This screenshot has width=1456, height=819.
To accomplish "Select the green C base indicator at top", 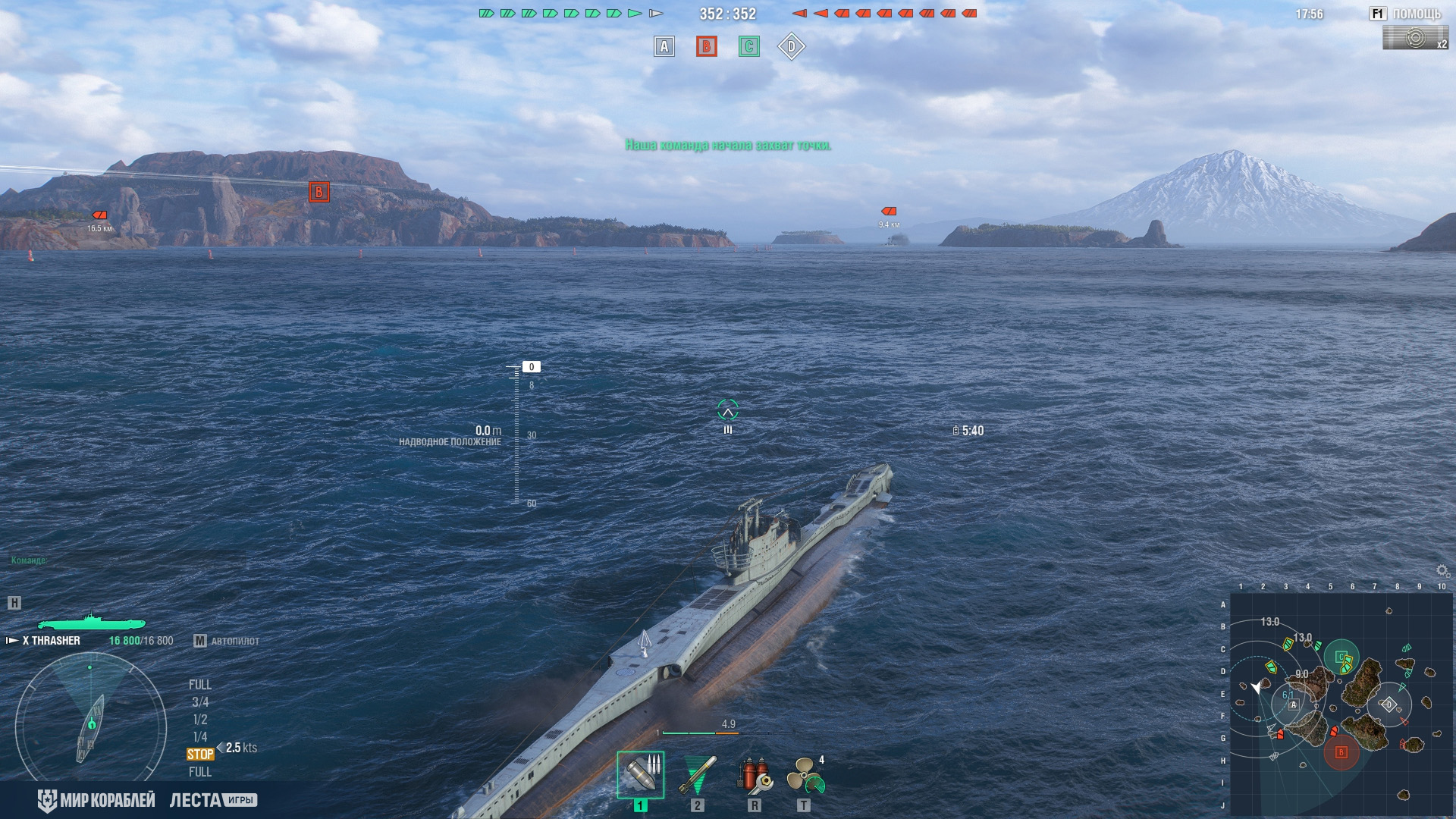I will coord(748,47).
